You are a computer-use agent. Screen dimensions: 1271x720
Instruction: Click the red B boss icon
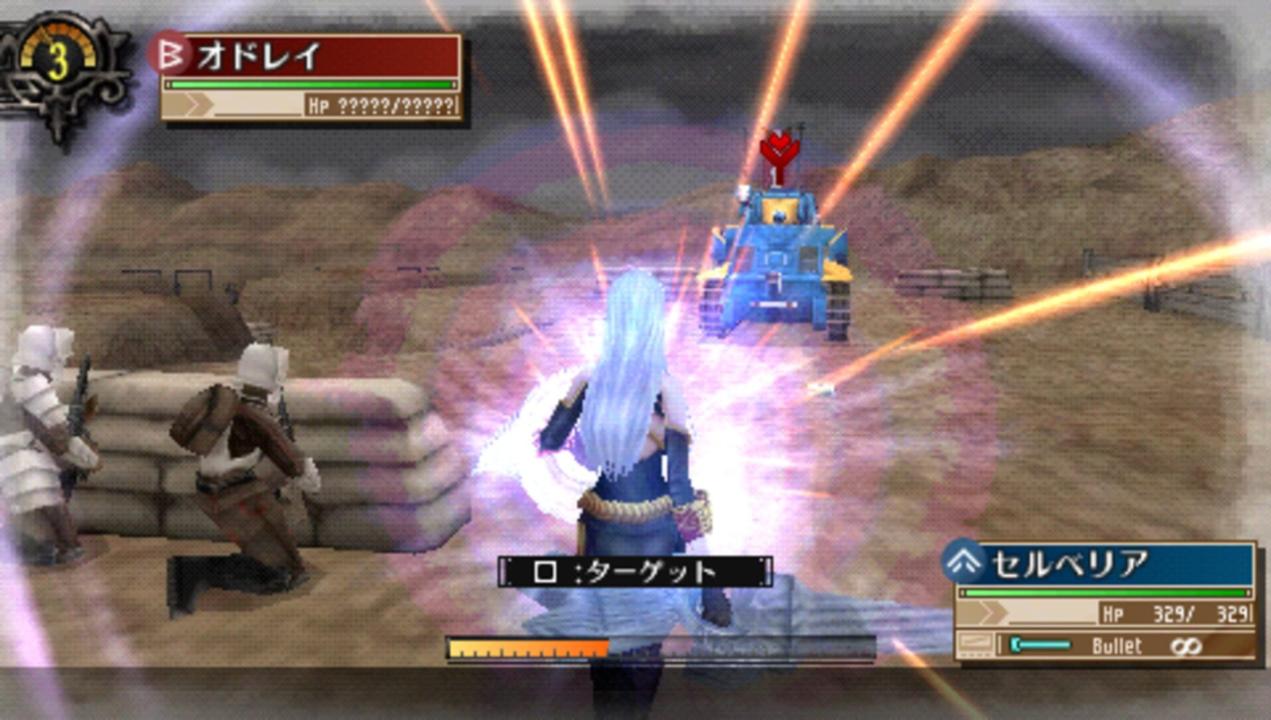[170, 54]
